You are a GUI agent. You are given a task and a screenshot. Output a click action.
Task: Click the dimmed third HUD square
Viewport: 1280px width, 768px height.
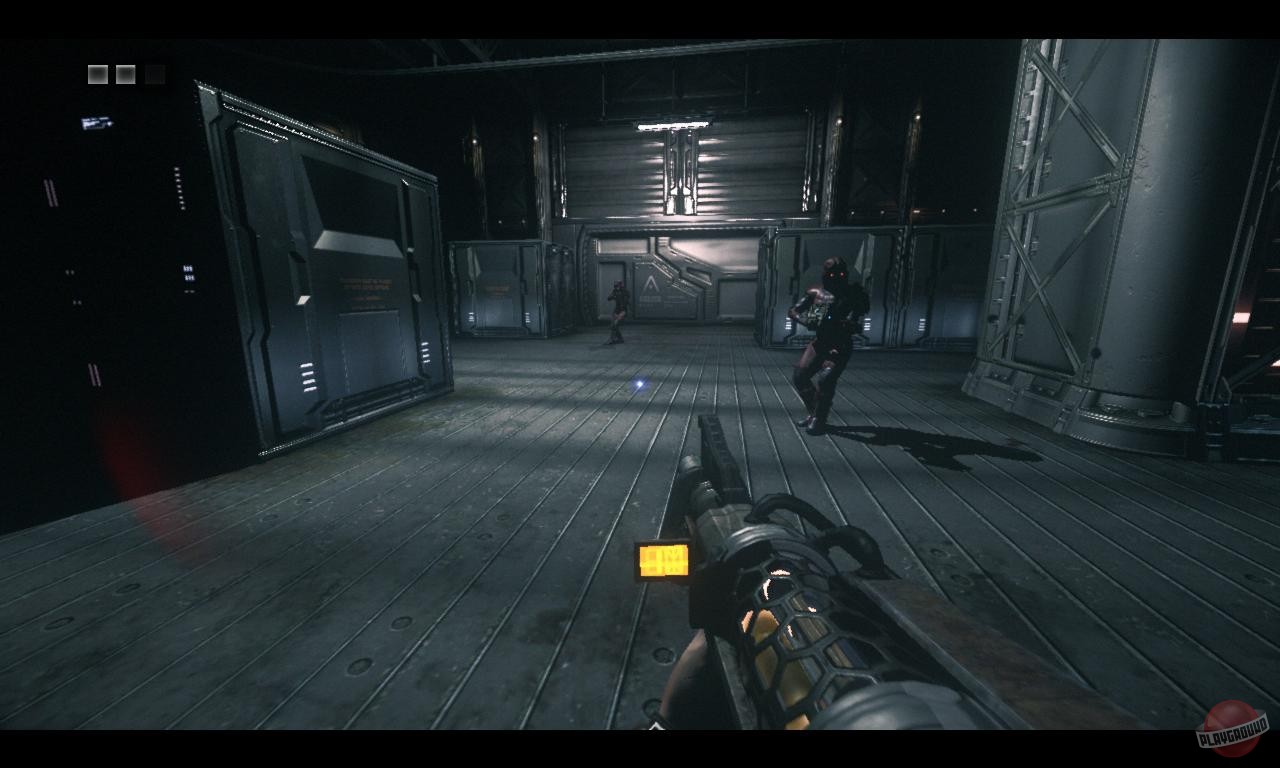pyautogui.click(x=152, y=72)
